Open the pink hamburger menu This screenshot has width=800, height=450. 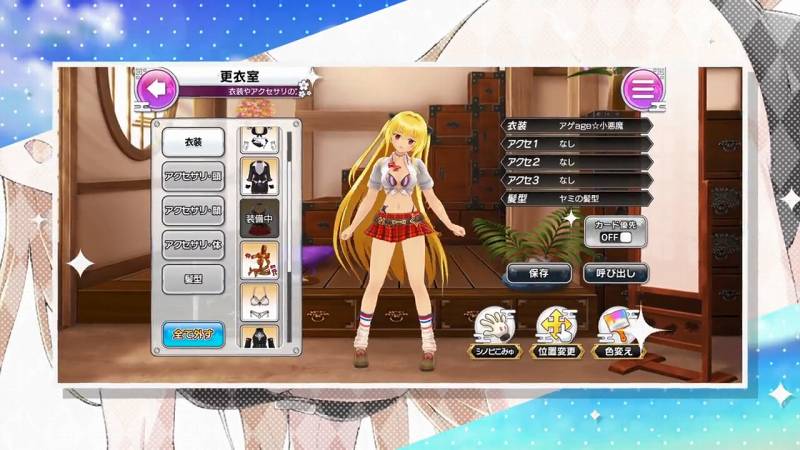643,89
